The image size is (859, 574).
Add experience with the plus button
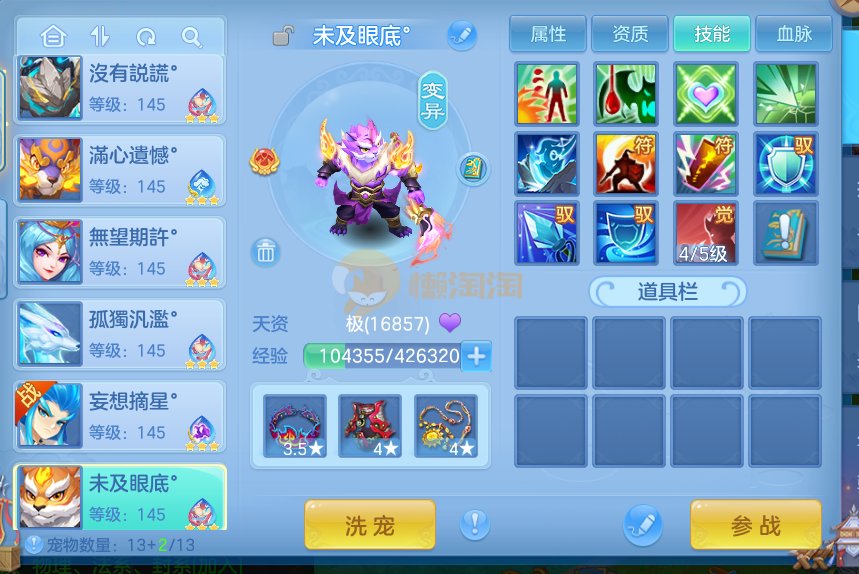(x=476, y=355)
